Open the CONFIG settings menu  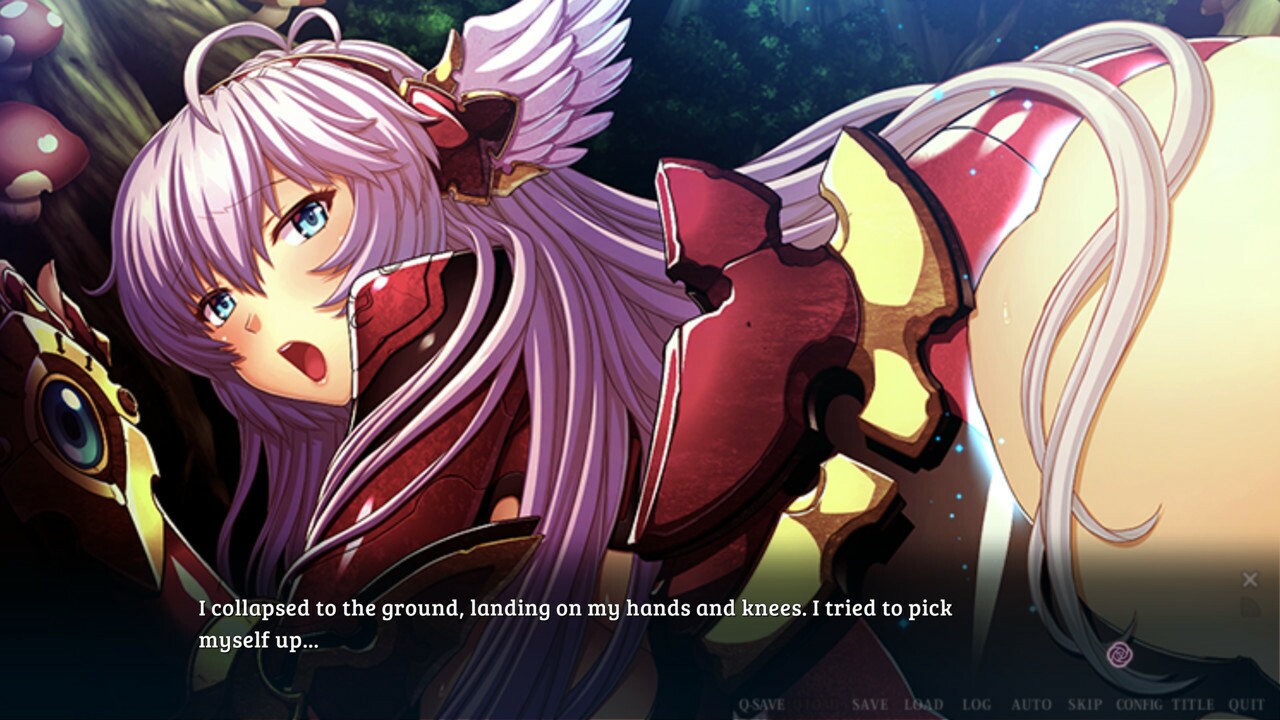[x=1139, y=702]
